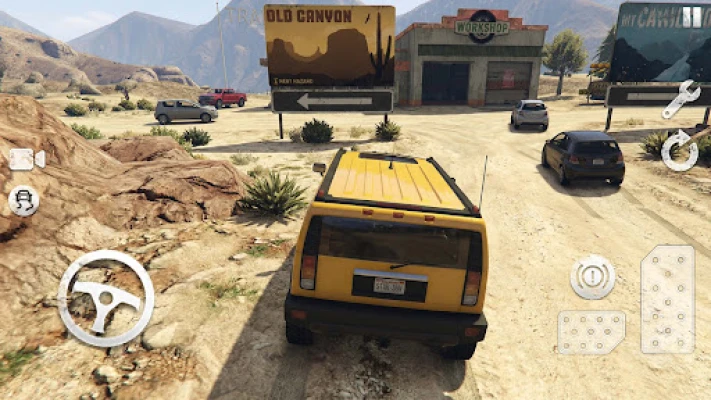
Task: Switch the camera view
Action: tap(26, 159)
